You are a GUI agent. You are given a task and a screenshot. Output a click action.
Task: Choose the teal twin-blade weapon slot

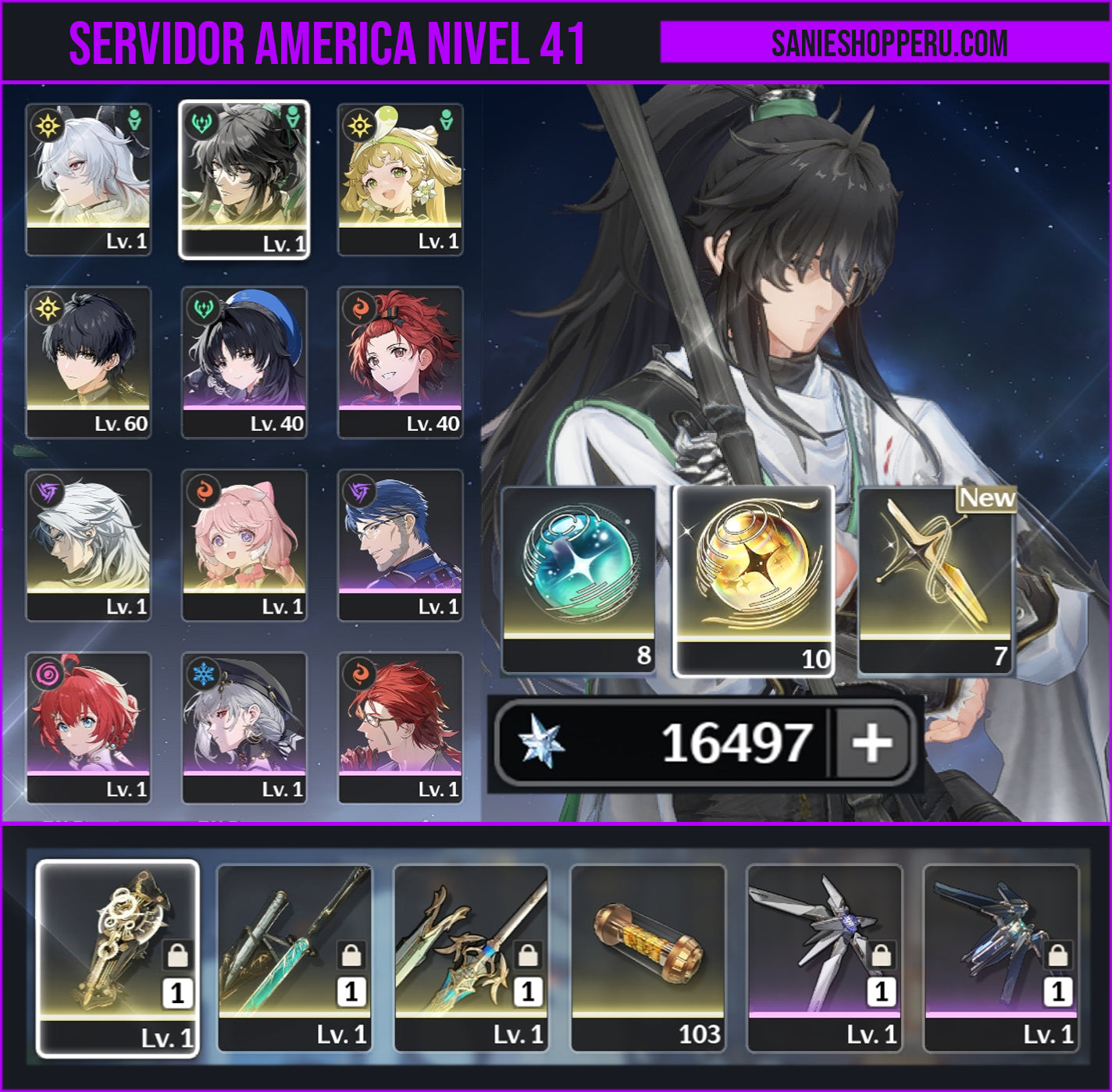(294, 958)
